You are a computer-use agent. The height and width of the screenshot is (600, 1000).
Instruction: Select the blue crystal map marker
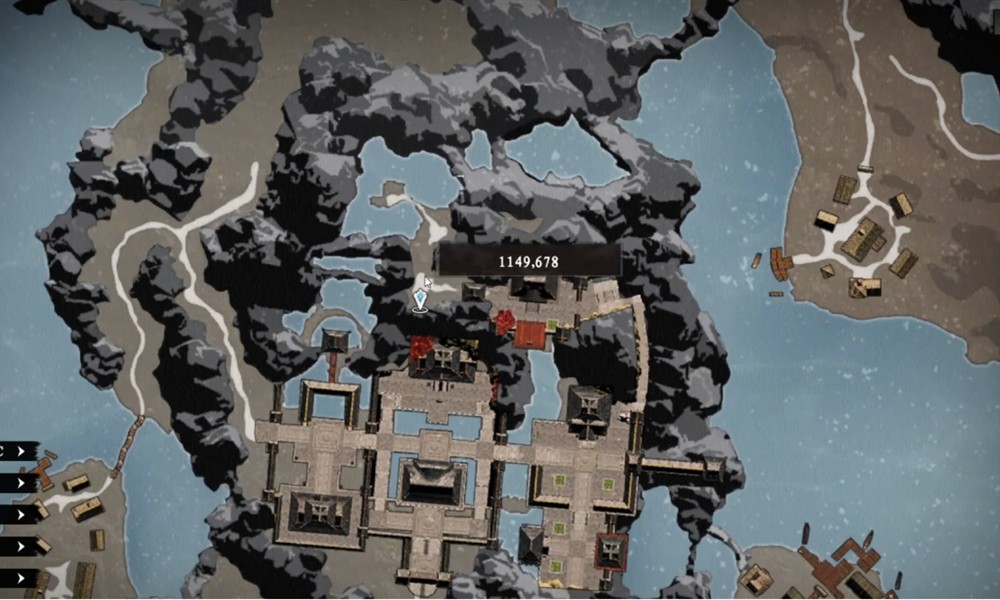pos(420,300)
